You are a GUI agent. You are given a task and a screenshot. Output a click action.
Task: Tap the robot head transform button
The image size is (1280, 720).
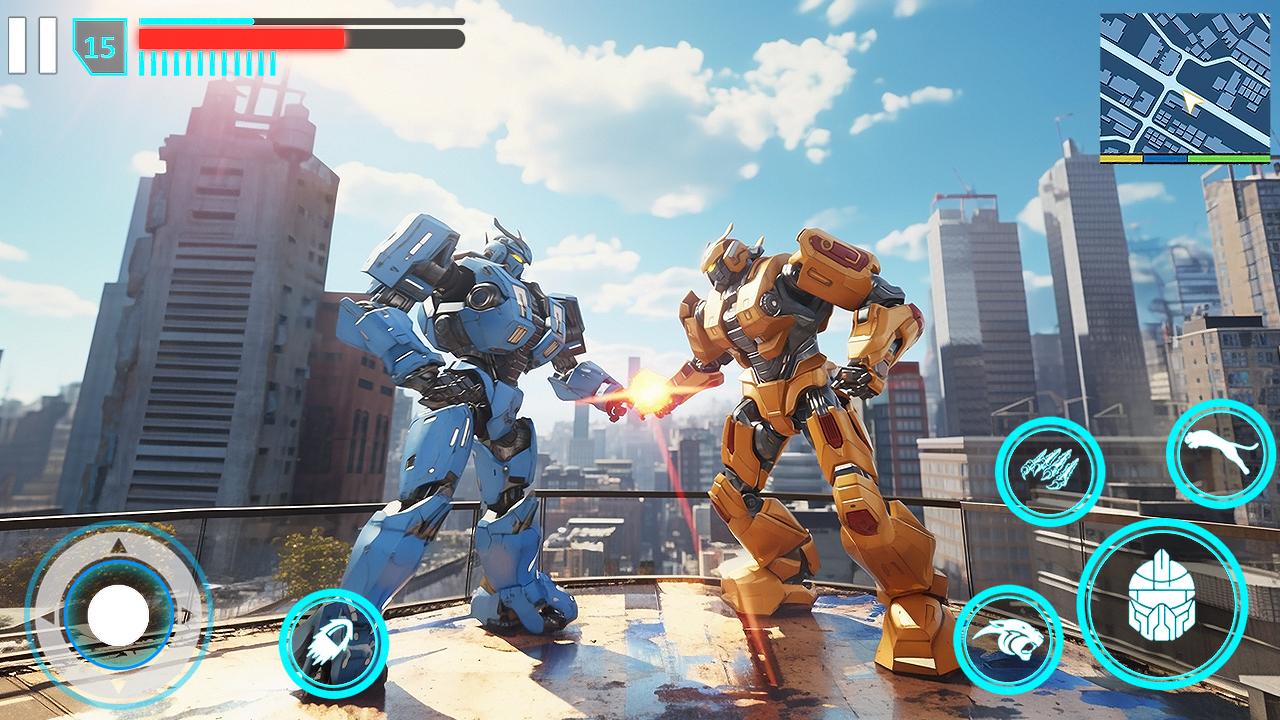tap(1162, 603)
